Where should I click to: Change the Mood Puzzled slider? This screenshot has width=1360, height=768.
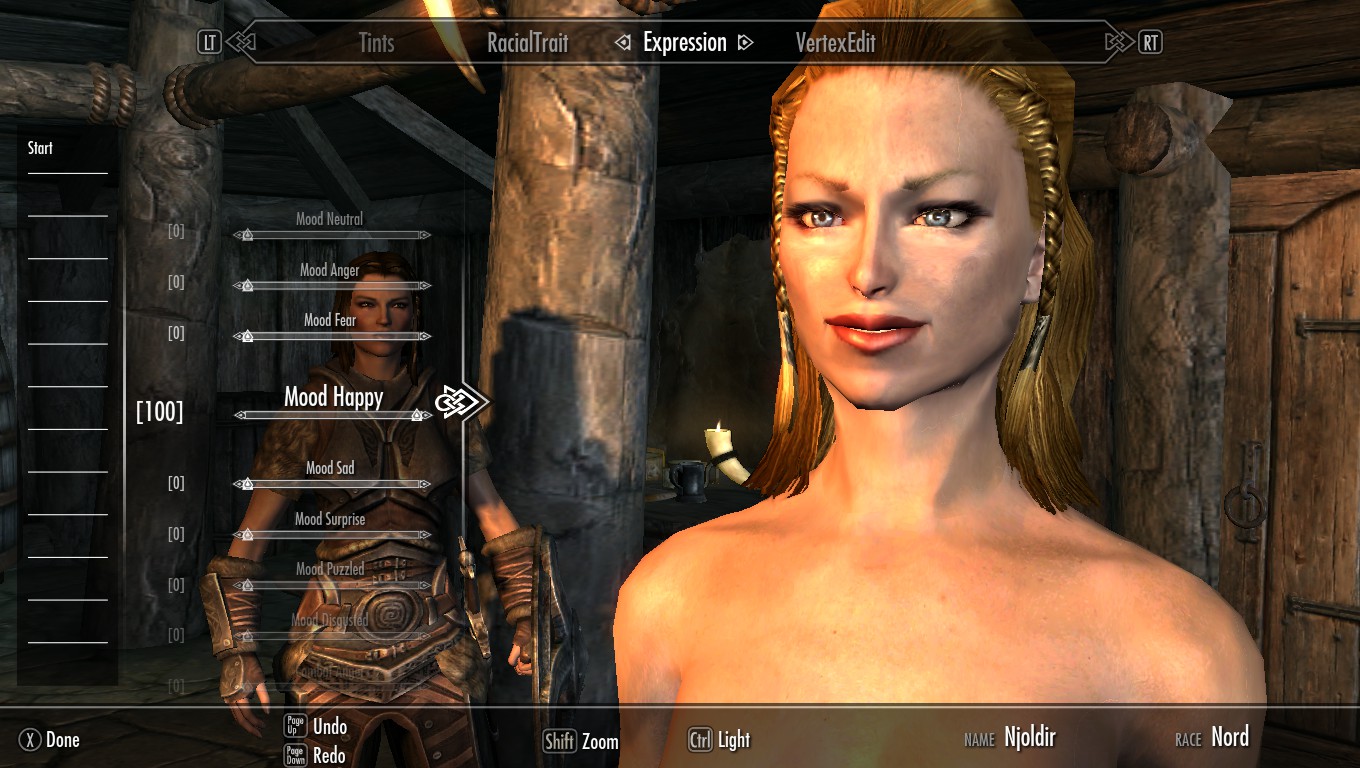[x=331, y=585]
